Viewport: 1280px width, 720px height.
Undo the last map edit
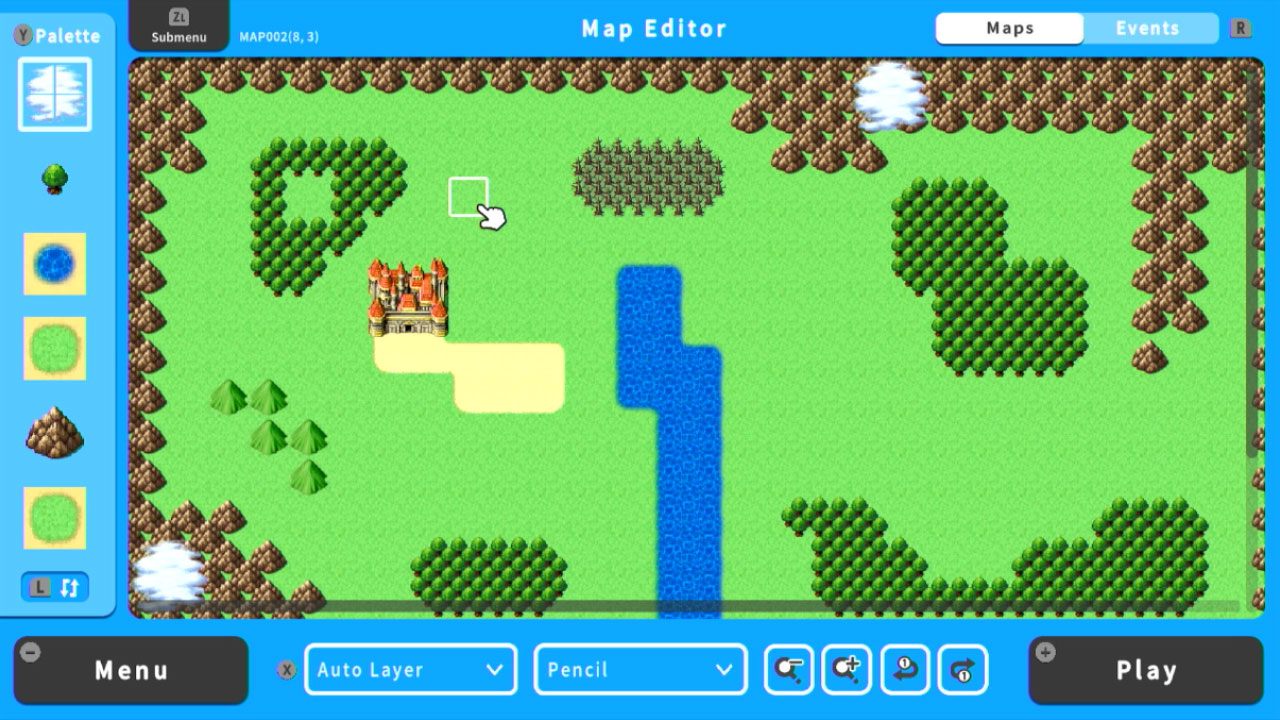pyautogui.click(x=905, y=670)
